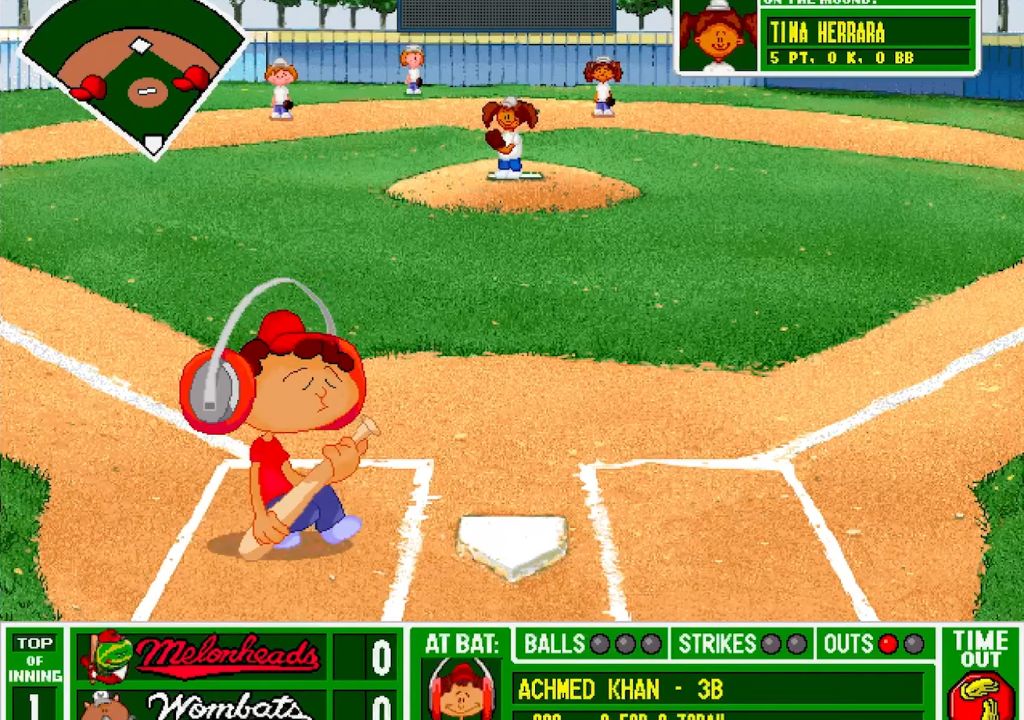Click the field diamond minimap
Image resolution: width=1024 pixels, height=720 pixels.
(x=135, y=72)
